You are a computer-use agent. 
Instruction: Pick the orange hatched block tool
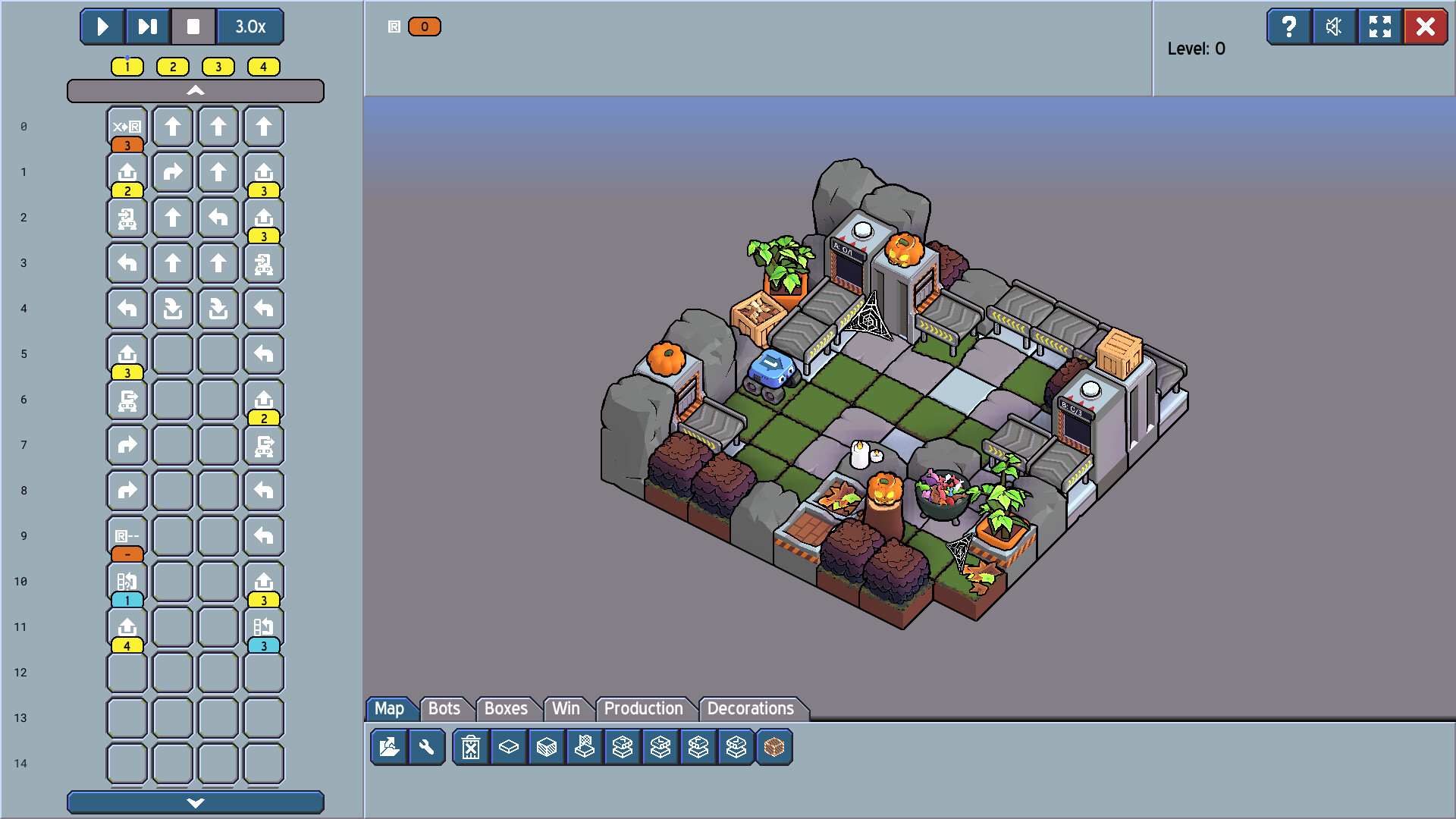774,748
